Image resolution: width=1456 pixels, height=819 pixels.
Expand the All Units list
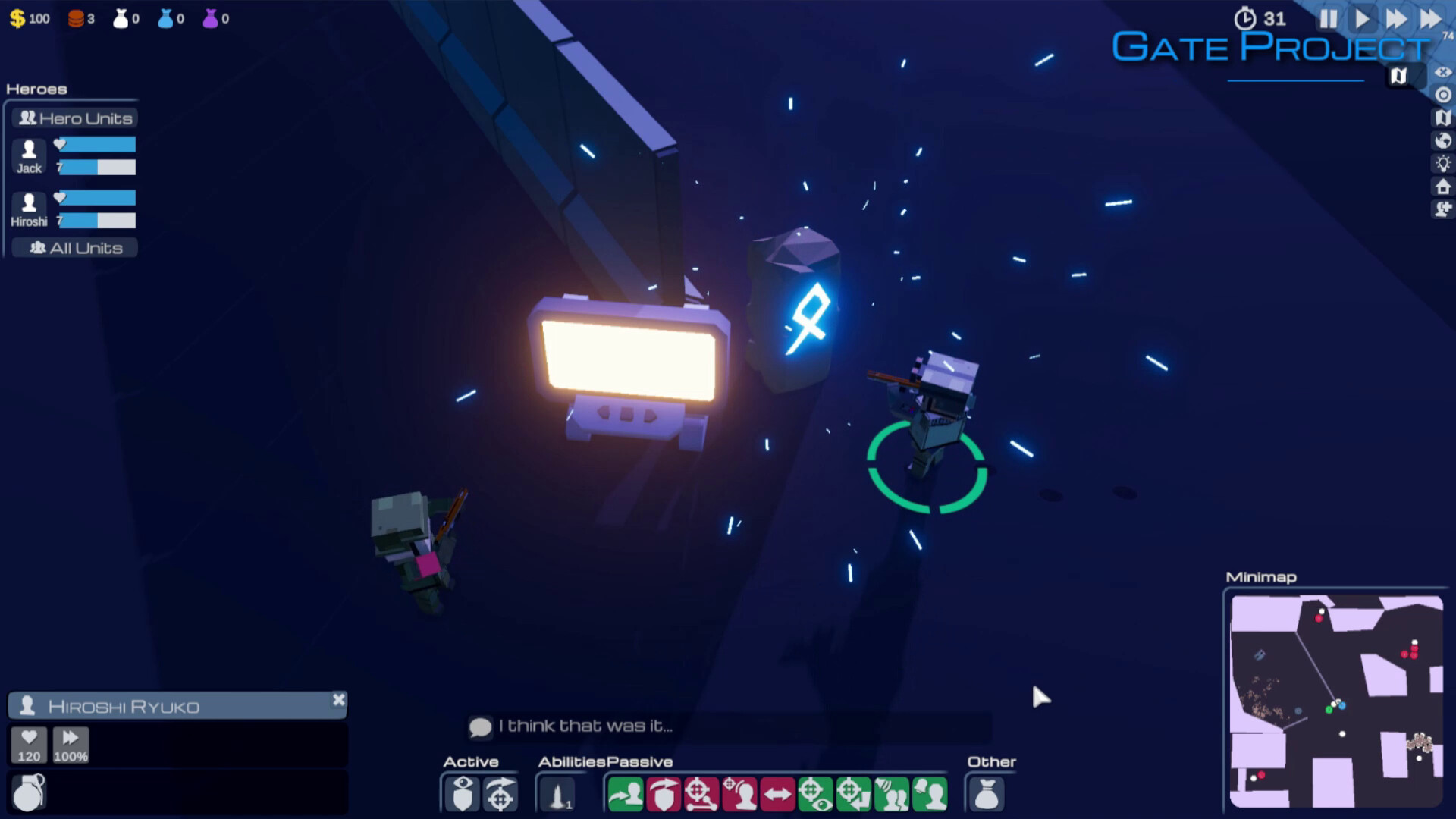click(74, 247)
